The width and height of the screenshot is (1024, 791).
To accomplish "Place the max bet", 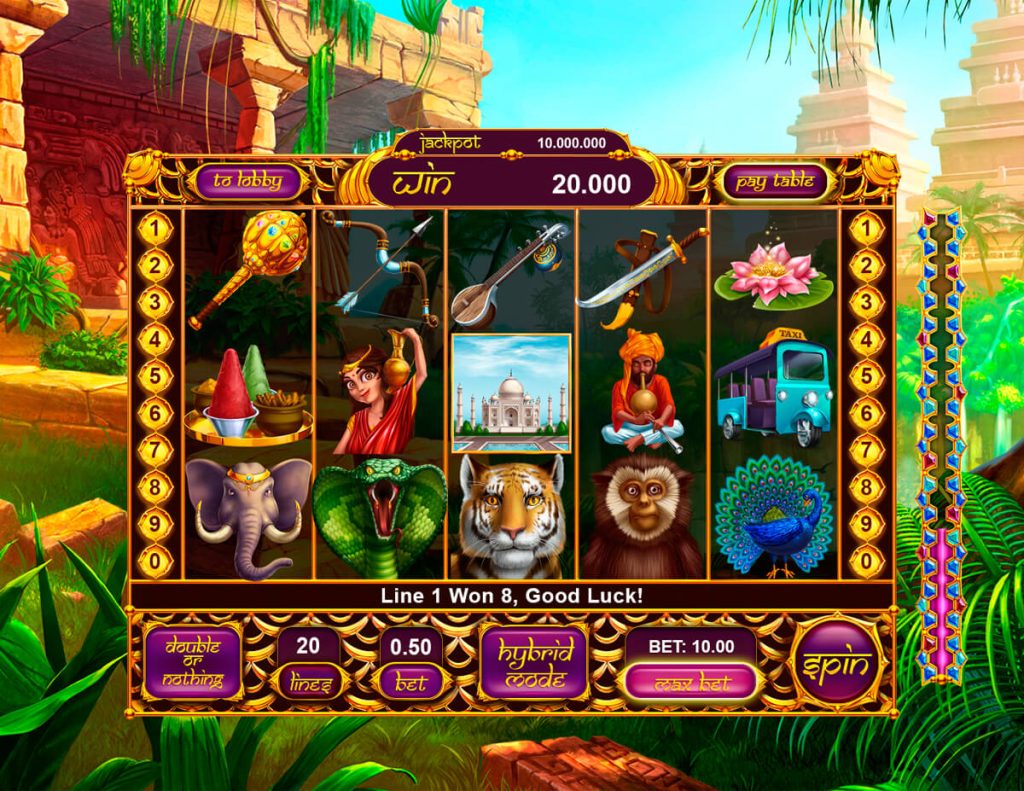I will tap(692, 683).
